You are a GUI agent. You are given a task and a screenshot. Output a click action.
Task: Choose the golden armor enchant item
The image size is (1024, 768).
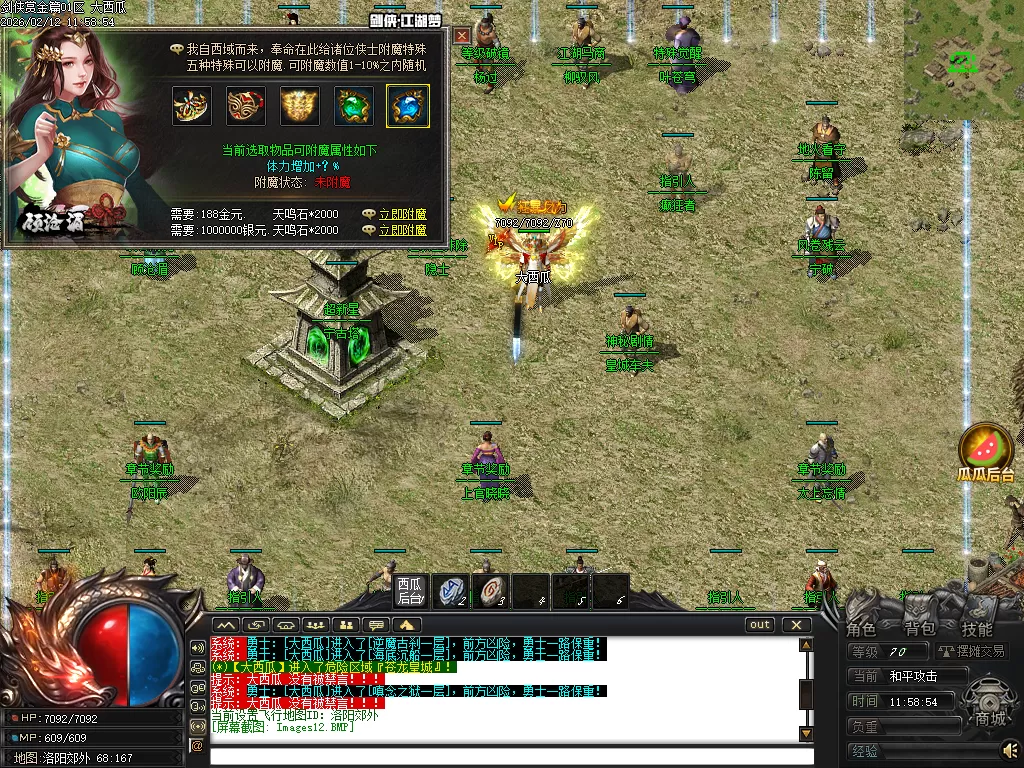[300, 106]
